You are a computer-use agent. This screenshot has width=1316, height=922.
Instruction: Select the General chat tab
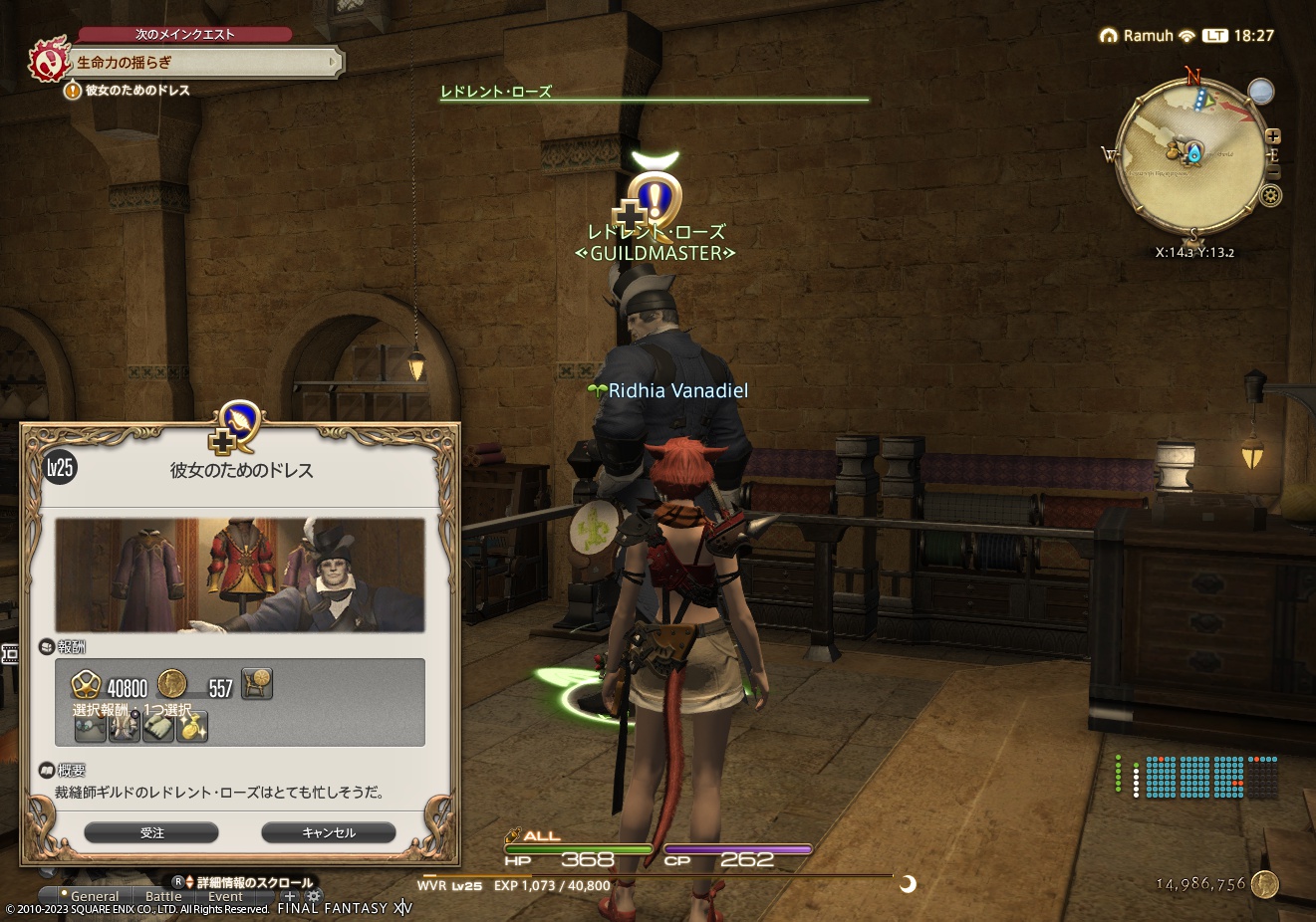96,895
